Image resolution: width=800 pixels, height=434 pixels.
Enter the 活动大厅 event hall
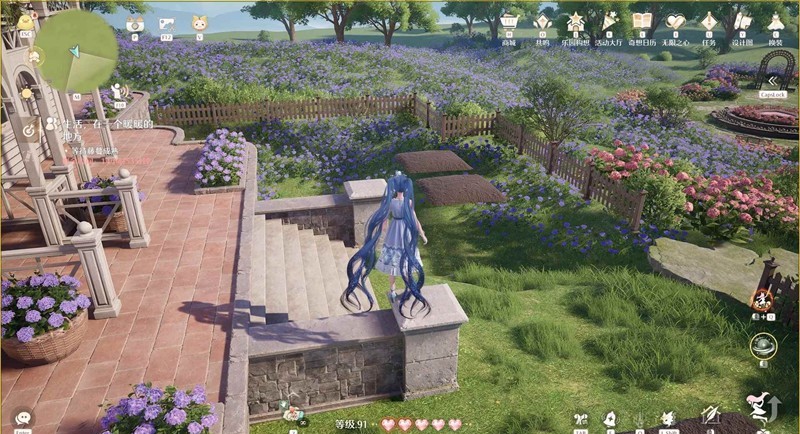click(608, 22)
